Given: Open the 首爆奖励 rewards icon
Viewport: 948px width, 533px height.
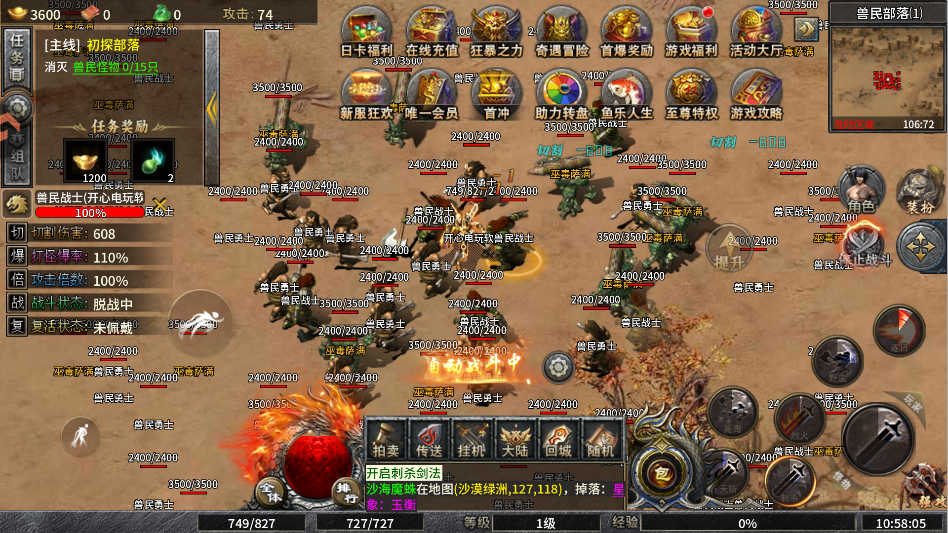Looking at the screenshot, I should pyautogui.click(x=627, y=30).
